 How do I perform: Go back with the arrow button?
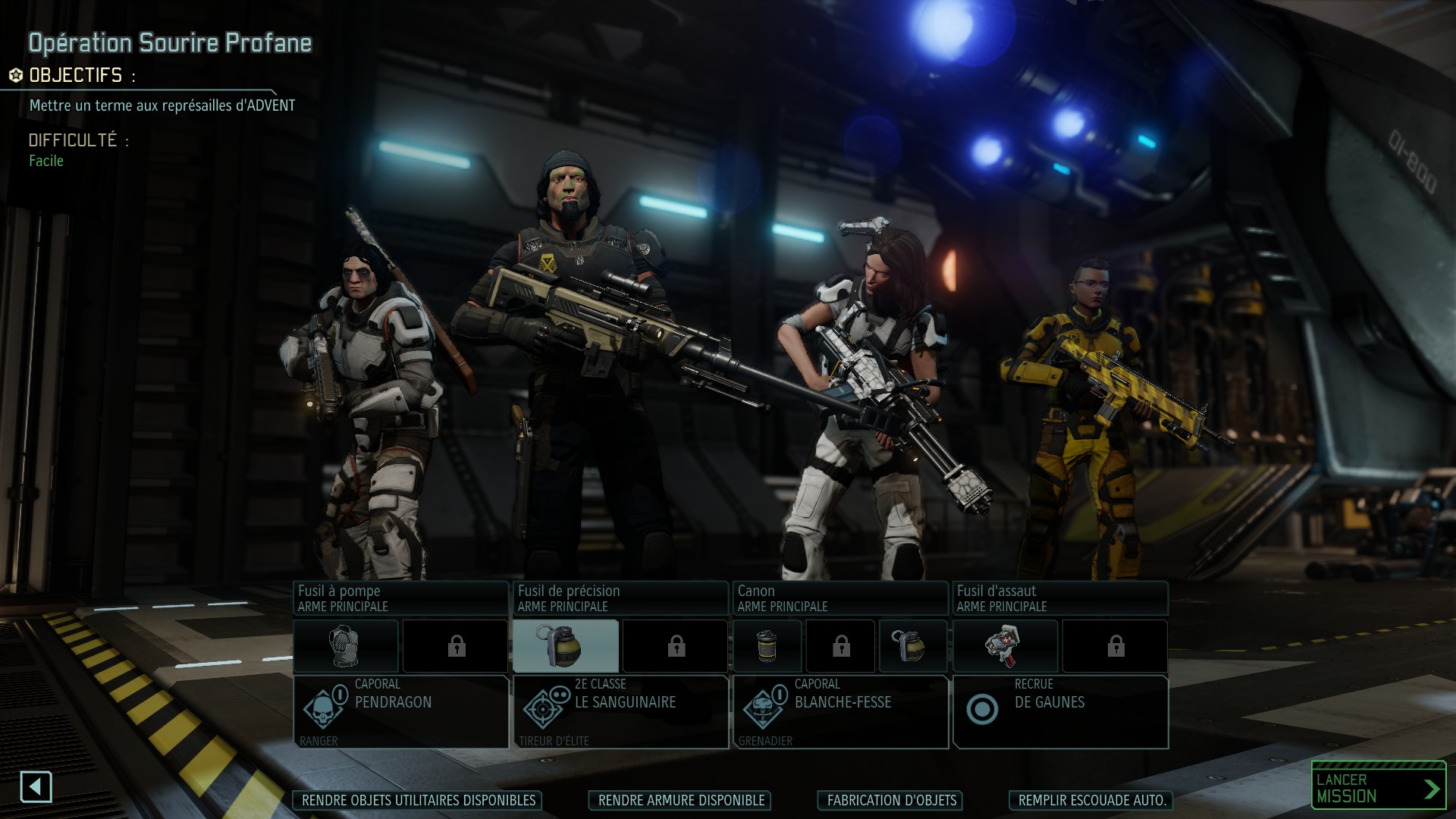click(x=36, y=787)
